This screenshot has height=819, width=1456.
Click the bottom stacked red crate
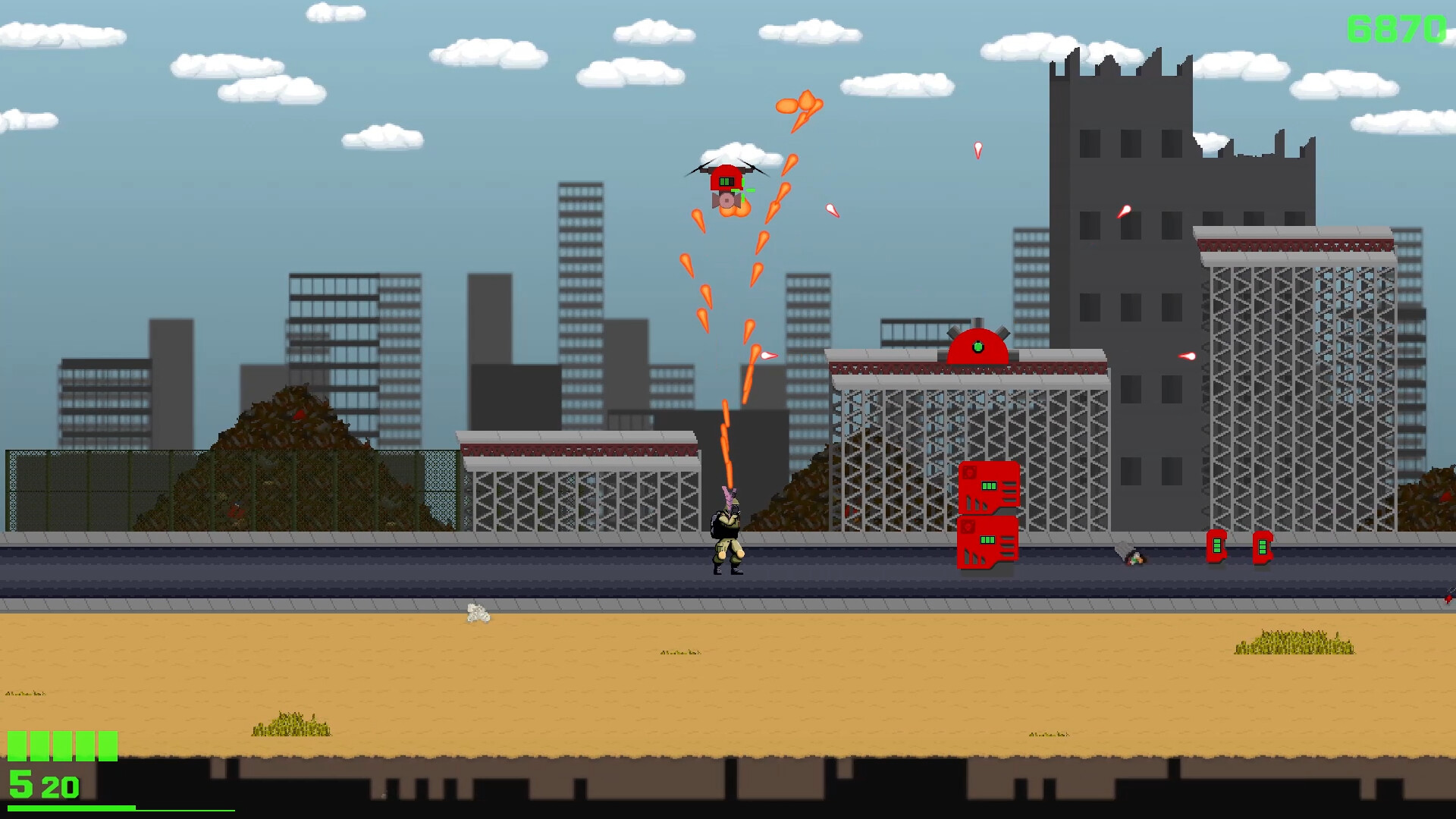pos(988,543)
